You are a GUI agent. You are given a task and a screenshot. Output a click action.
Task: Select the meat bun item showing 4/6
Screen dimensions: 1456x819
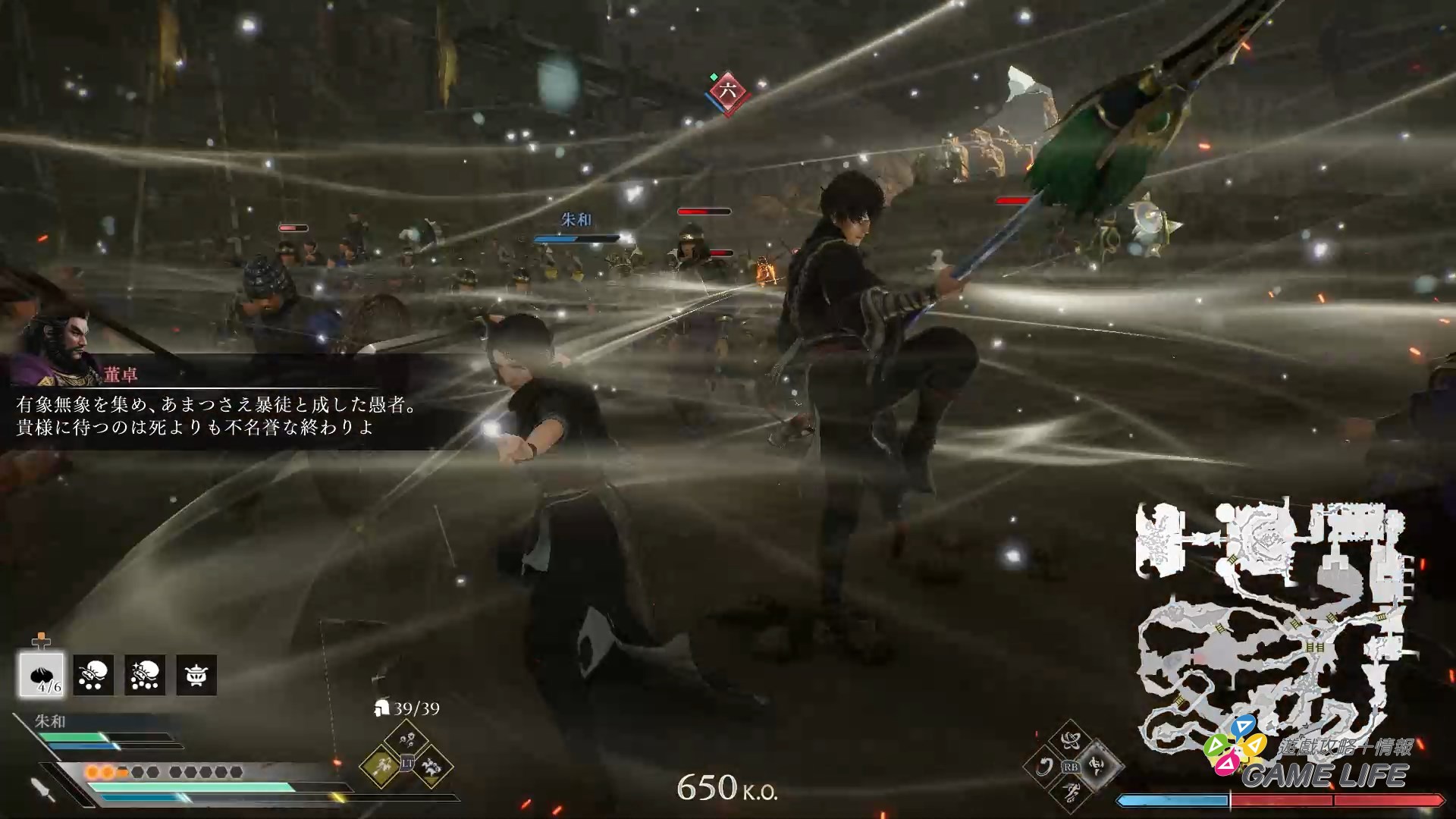[x=42, y=673]
